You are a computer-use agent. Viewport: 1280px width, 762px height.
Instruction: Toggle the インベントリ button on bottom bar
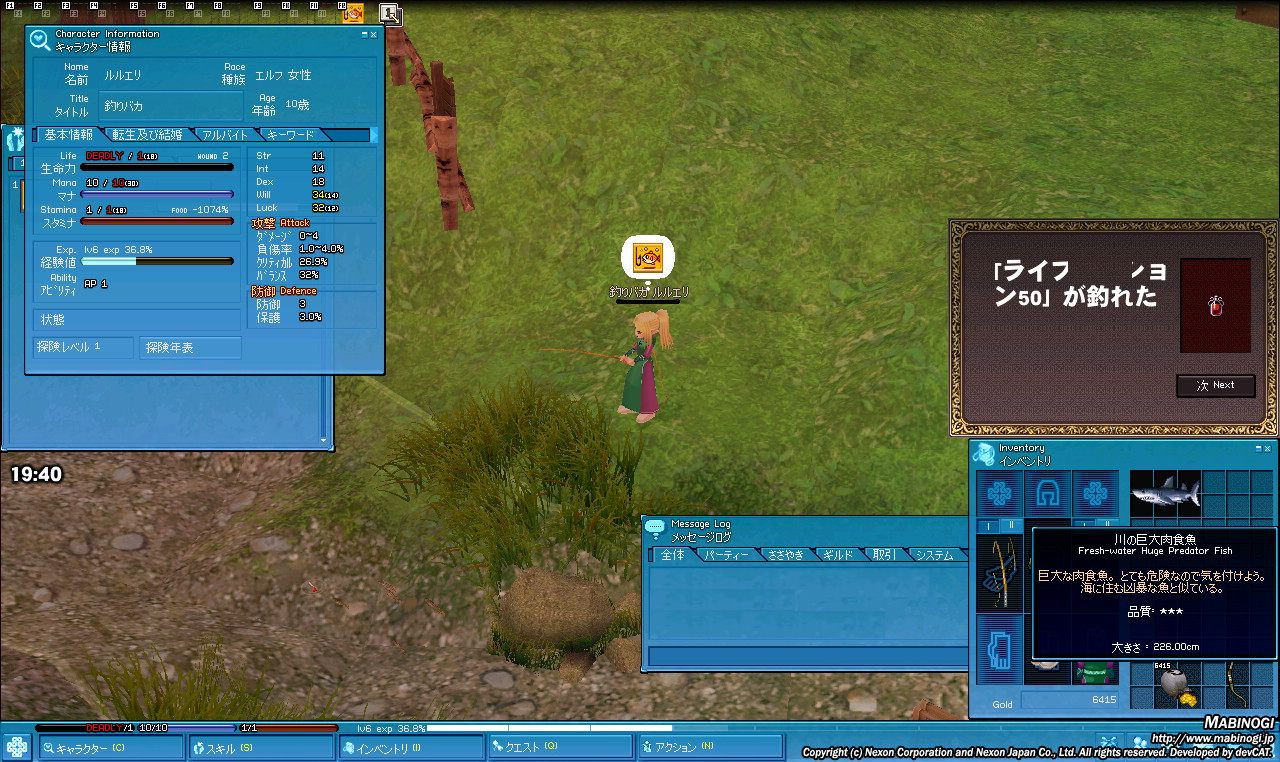tap(411, 748)
